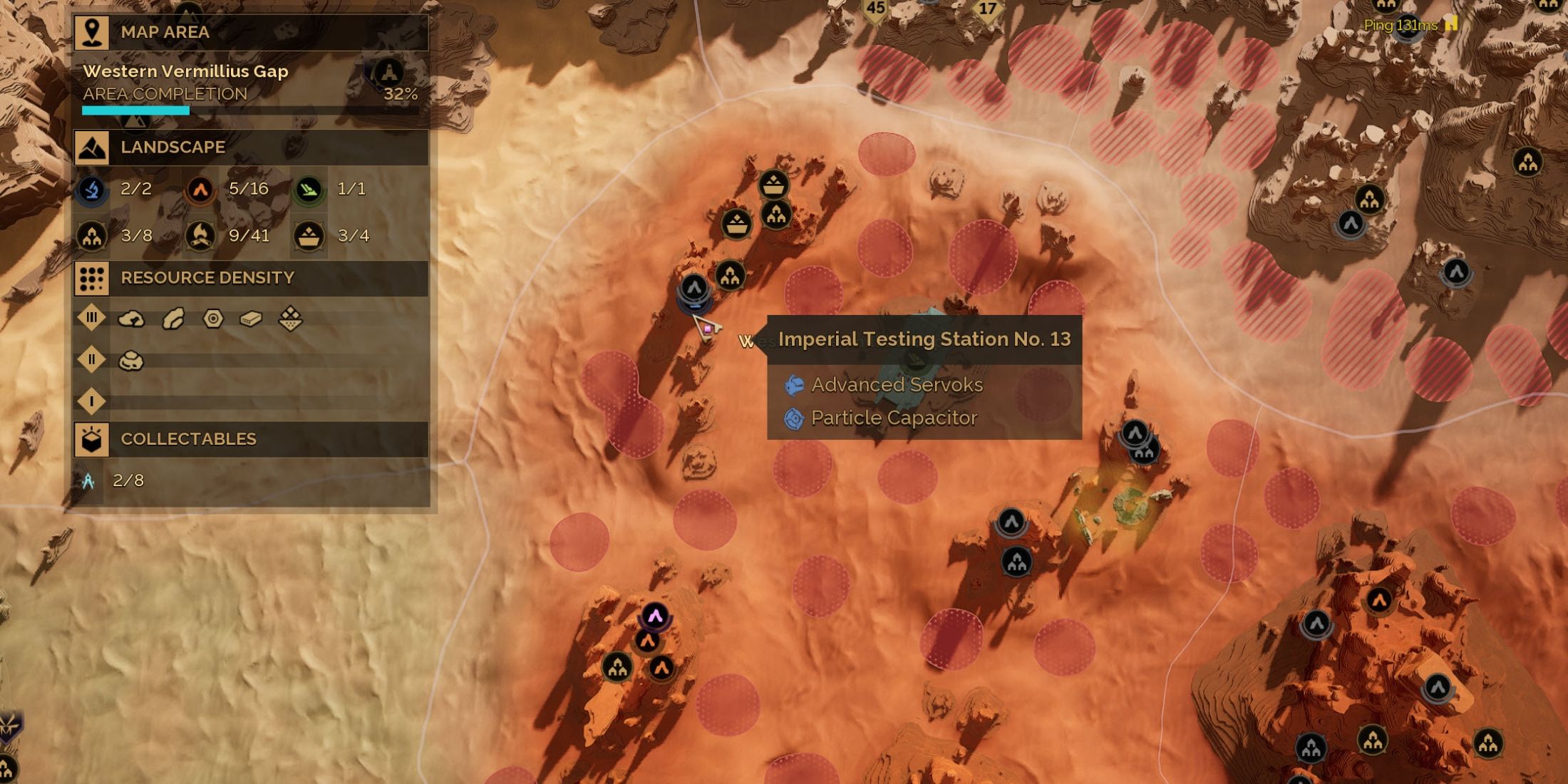Select the collectables icon showing 2/8
This screenshot has width=1568, height=784.
[88, 481]
